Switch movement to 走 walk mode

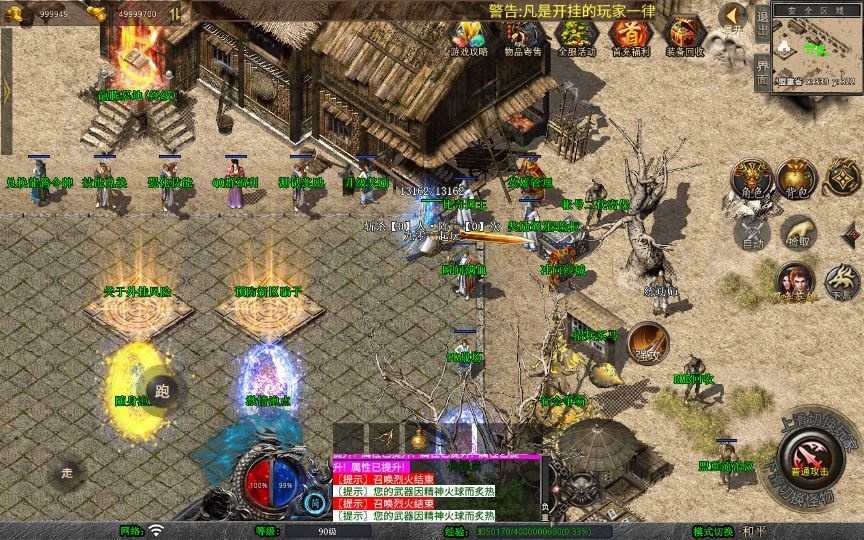[67, 473]
